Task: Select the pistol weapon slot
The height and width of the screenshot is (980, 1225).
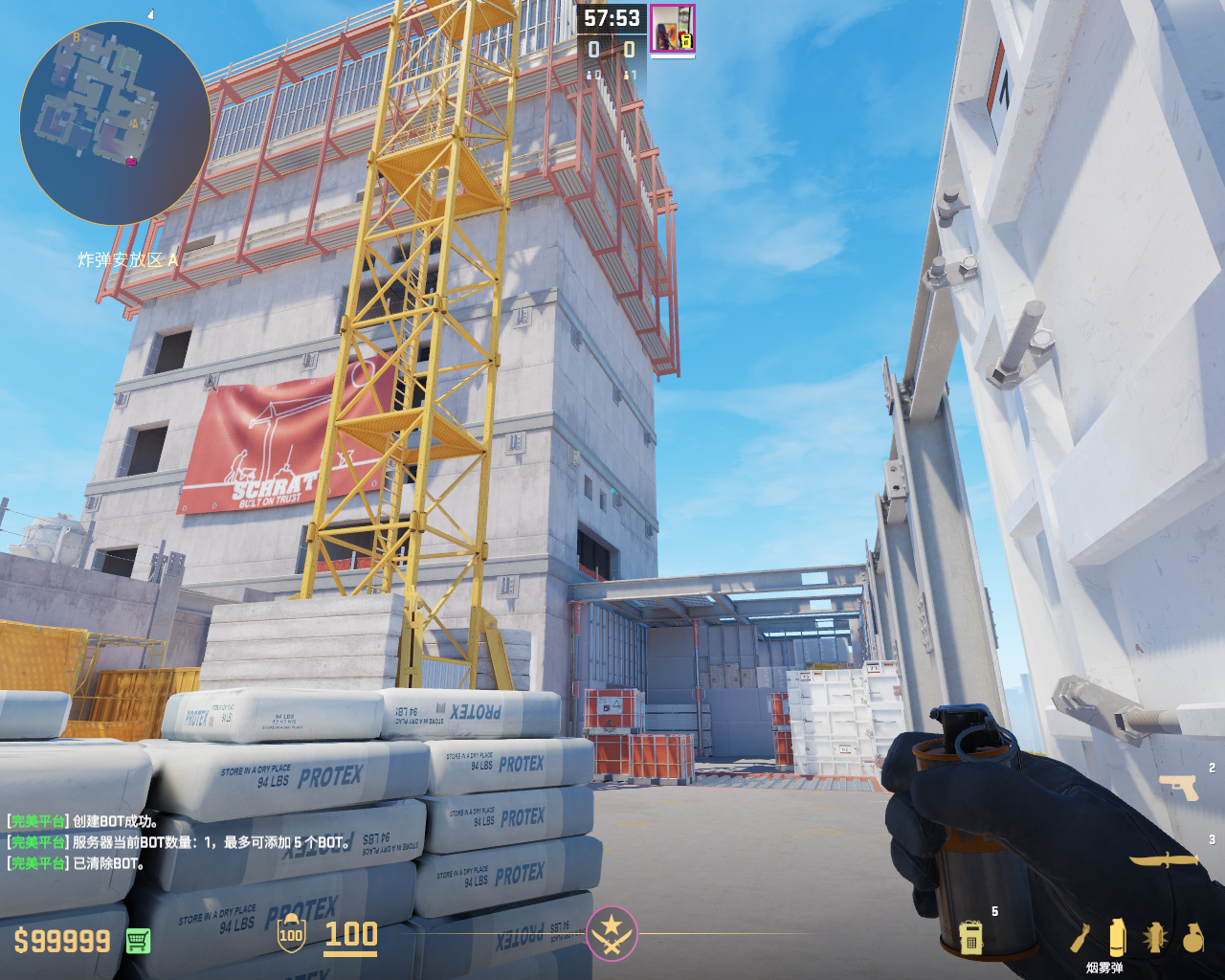Action: [1178, 787]
